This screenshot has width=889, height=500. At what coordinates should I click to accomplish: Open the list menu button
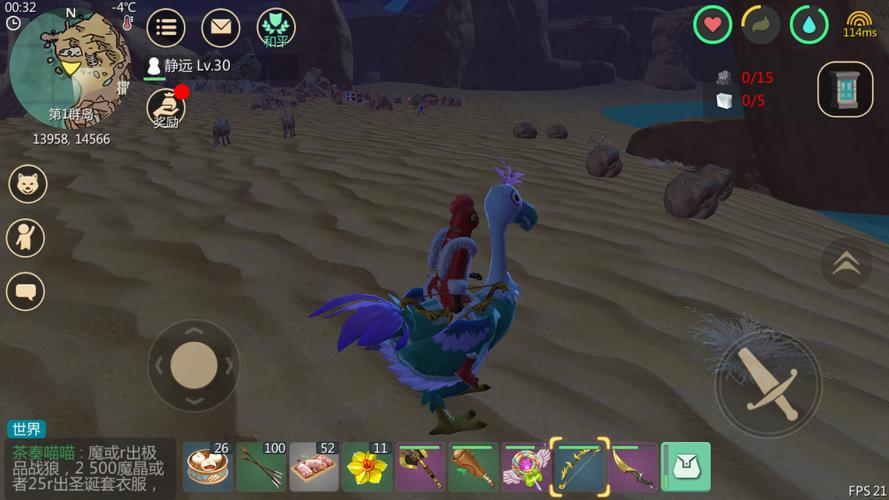coord(166,27)
